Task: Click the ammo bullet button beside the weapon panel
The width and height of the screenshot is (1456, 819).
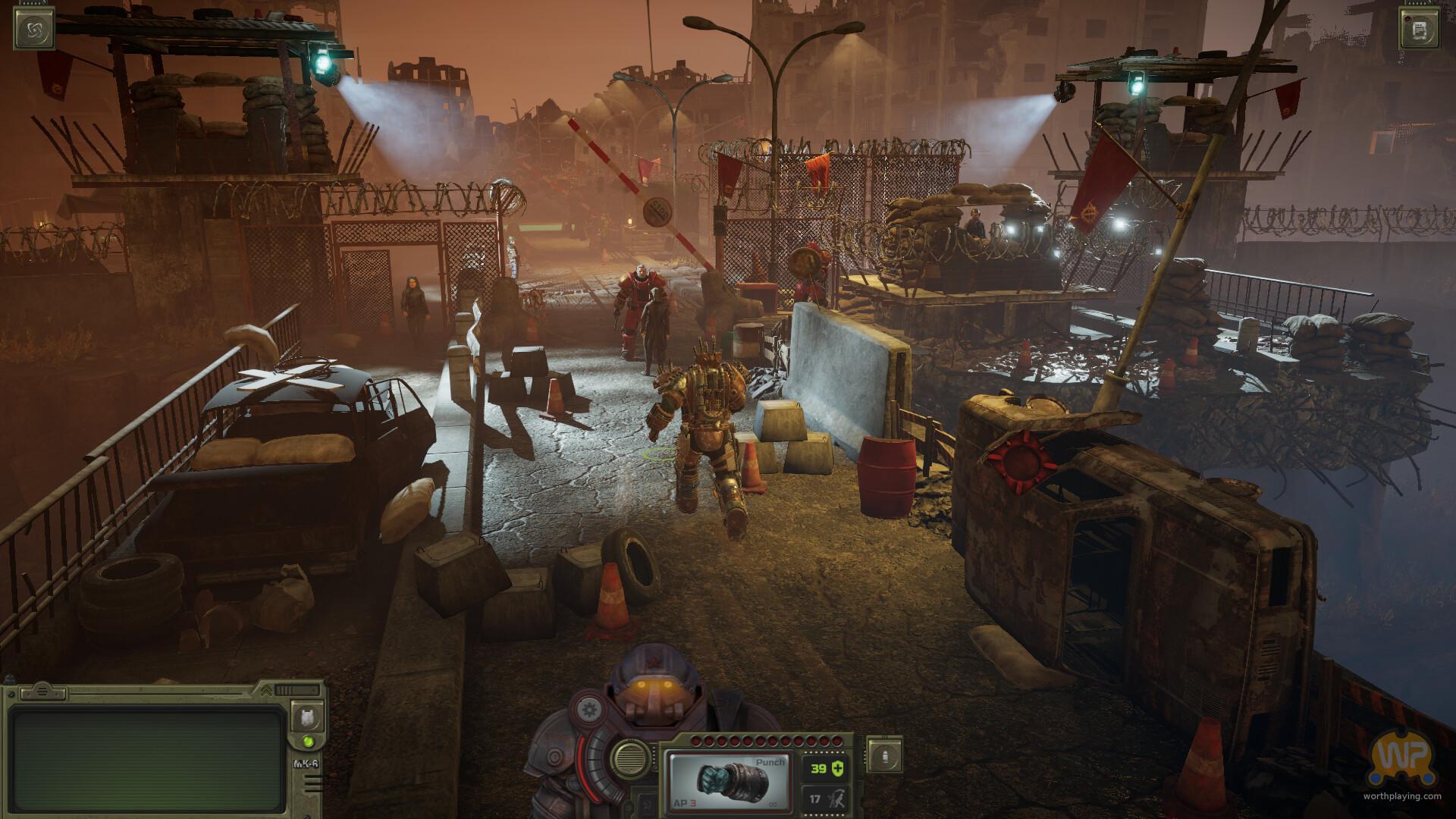Action: pos(885,756)
